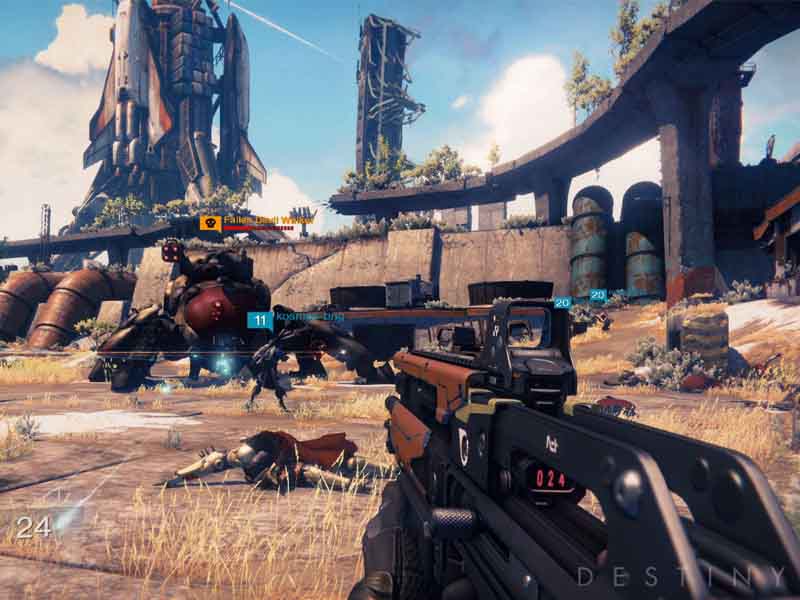Select the level 11 player name tag
Screen dimensions: 800x600
[295, 319]
